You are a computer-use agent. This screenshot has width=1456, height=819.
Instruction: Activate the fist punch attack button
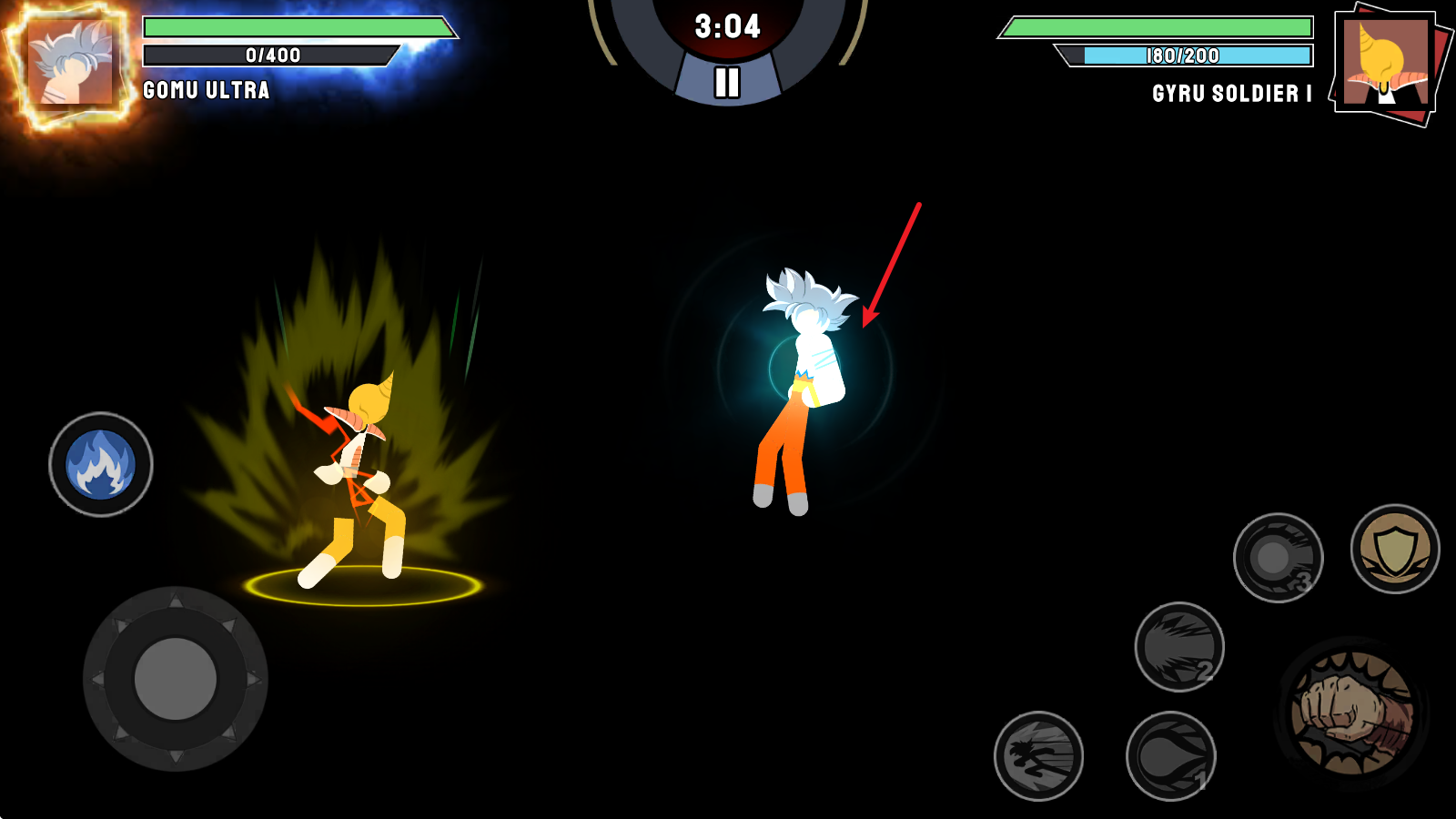1352,713
